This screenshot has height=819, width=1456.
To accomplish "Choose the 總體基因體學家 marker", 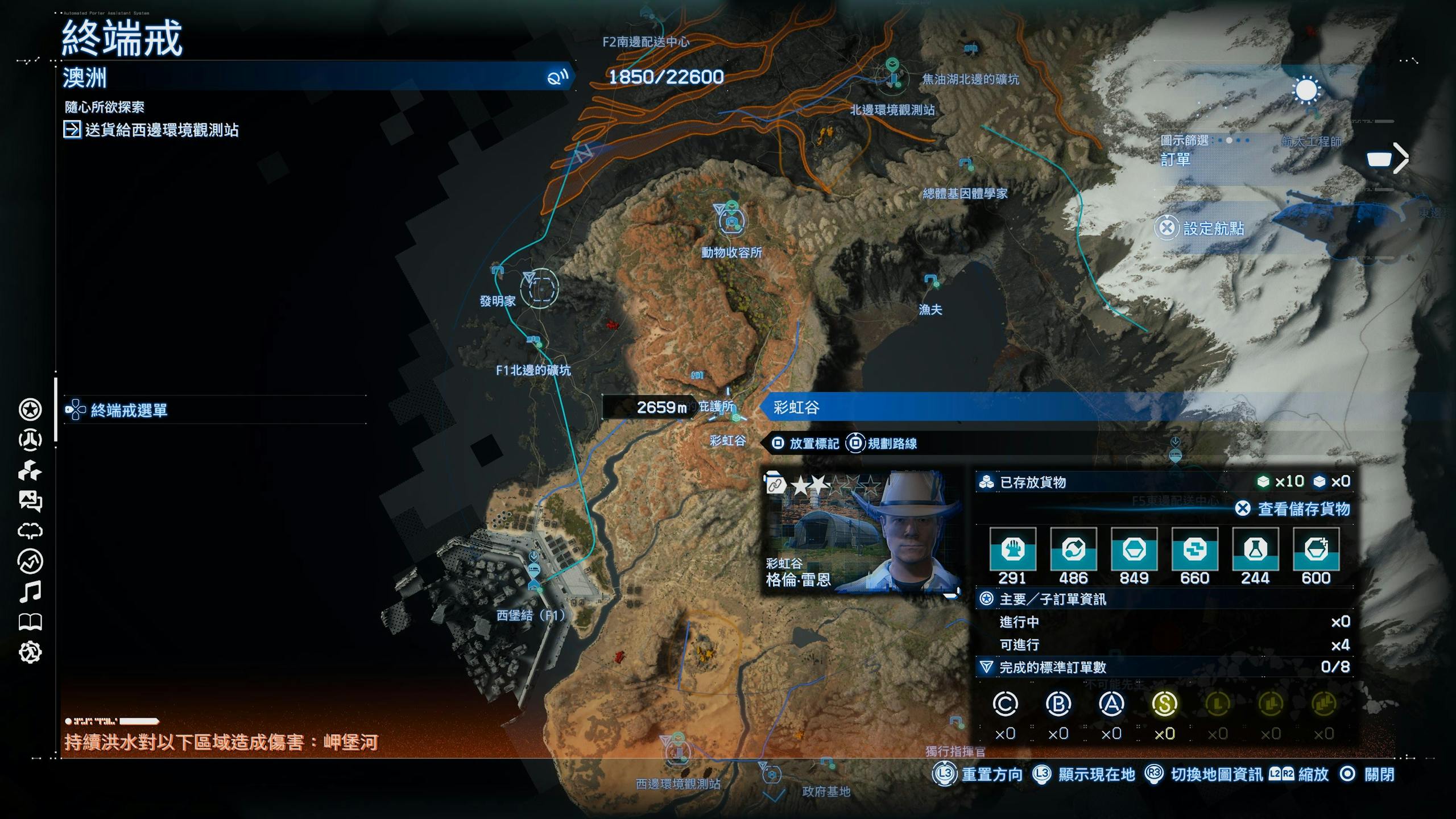I will tap(965, 165).
